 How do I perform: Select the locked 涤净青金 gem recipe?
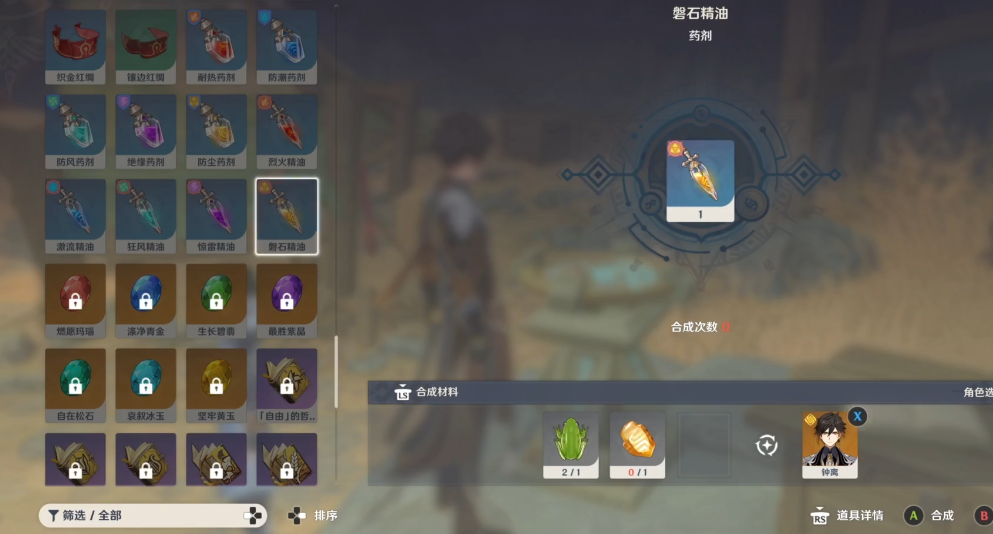click(x=146, y=299)
